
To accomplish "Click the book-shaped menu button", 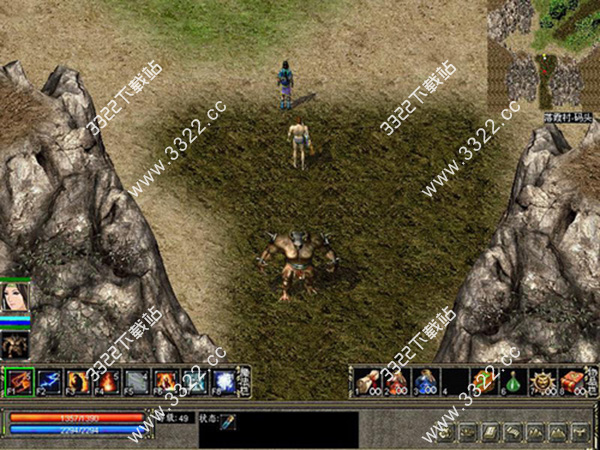I will click(x=489, y=432).
